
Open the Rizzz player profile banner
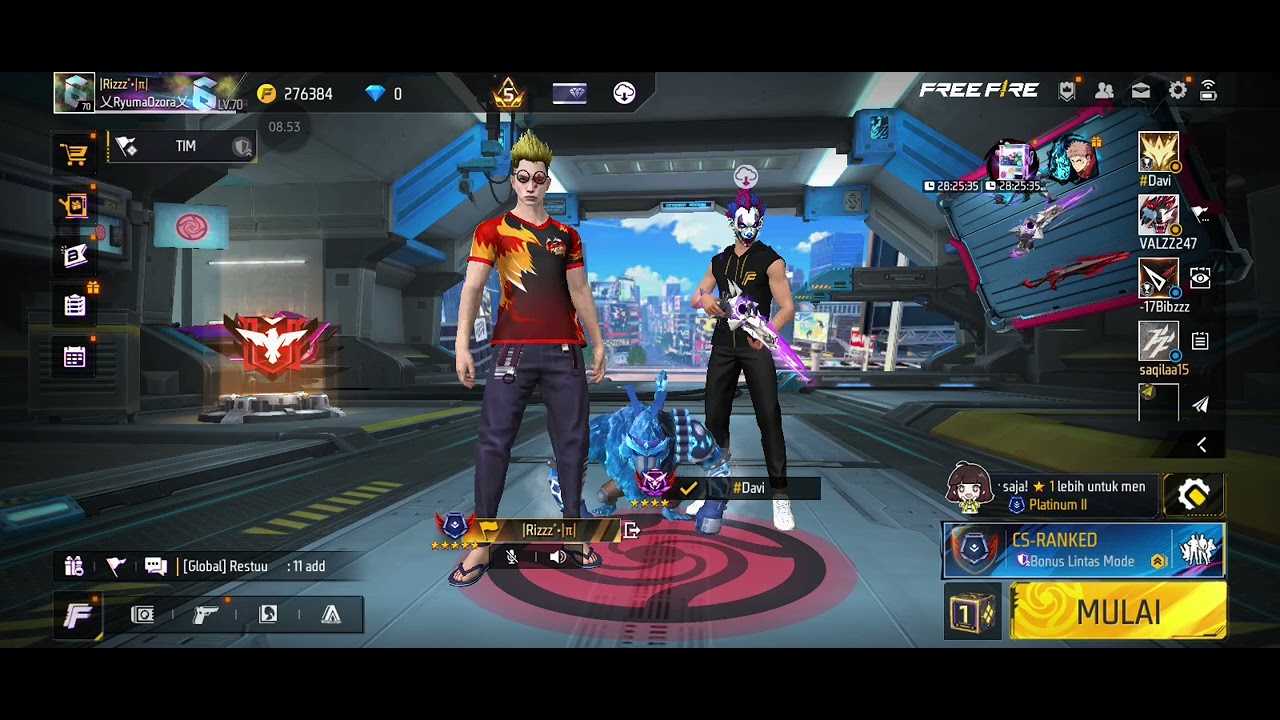pyautogui.click(x=150, y=93)
